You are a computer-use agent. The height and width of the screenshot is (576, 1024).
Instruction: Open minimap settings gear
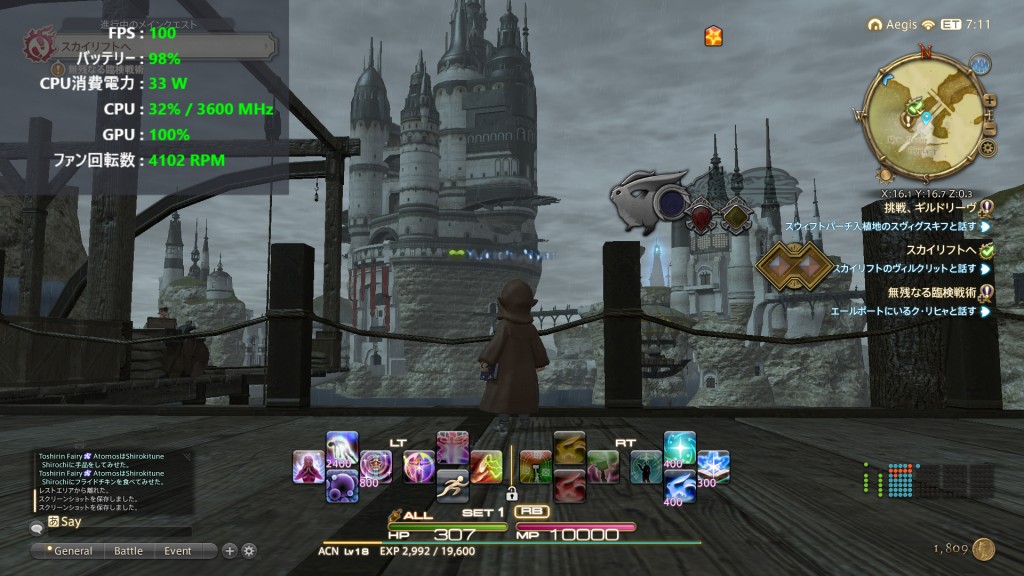click(988, 148)
